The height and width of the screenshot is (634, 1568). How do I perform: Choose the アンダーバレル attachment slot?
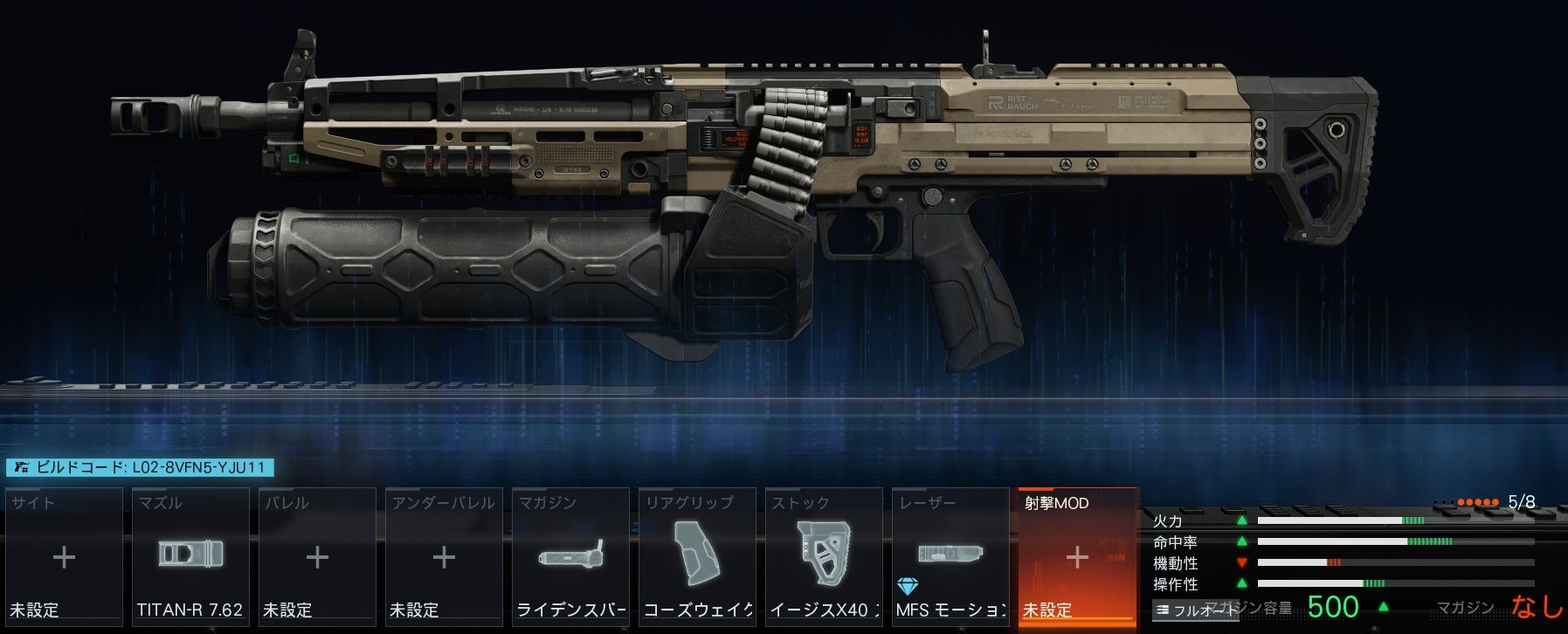444,556
